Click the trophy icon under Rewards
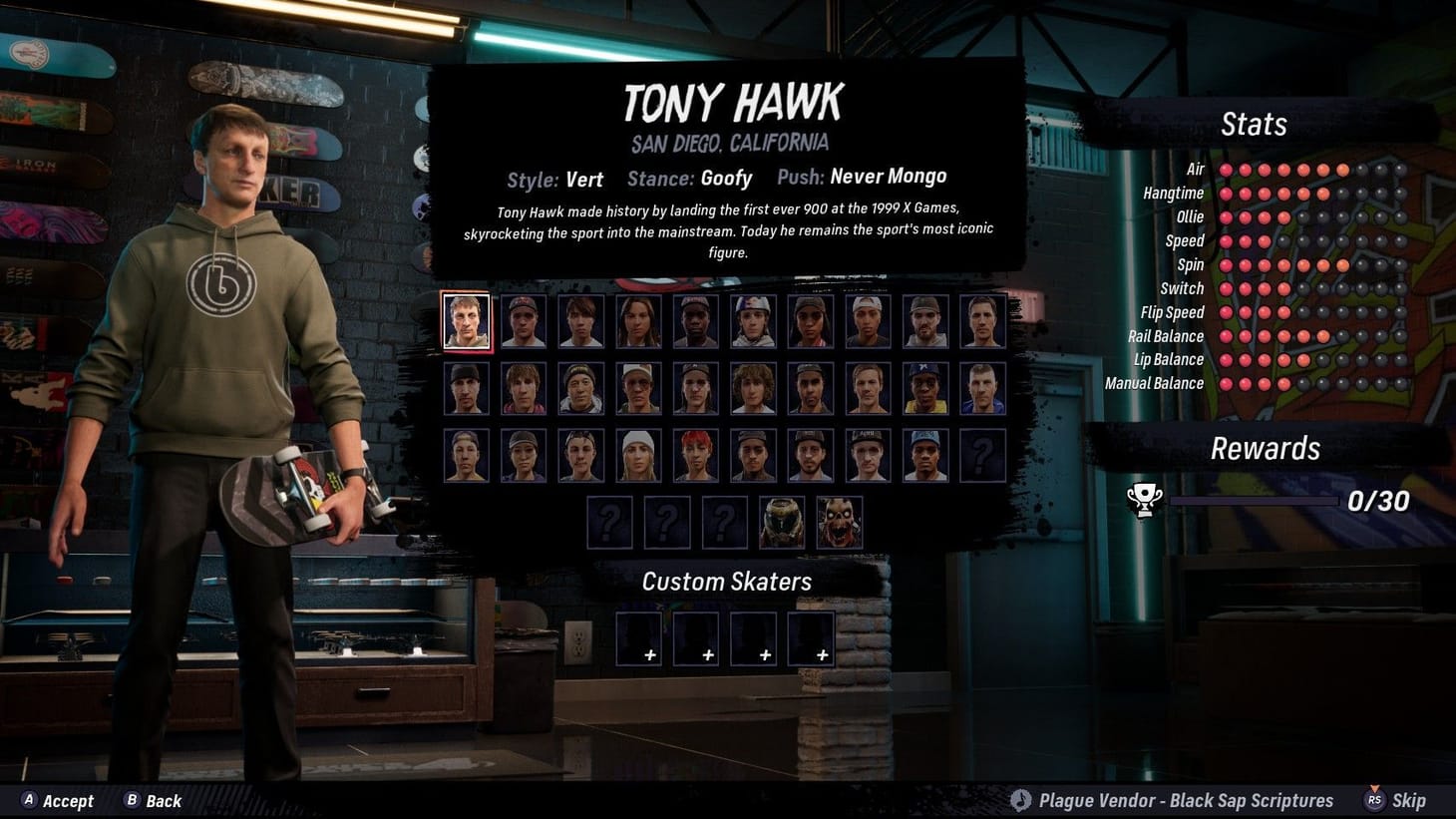 coord(1144,499)
